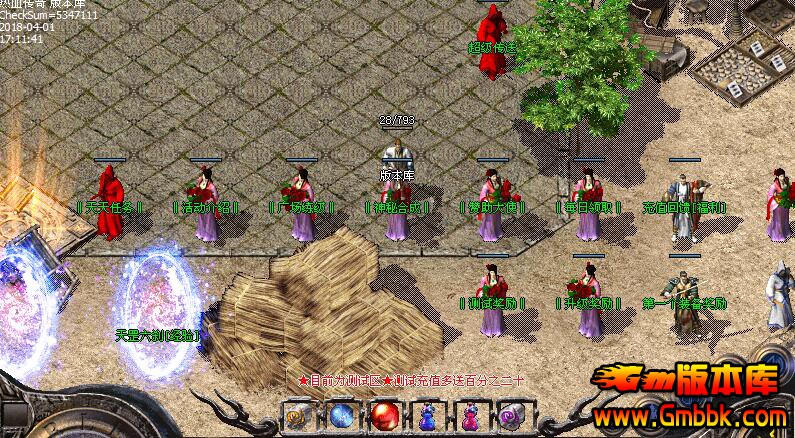Use the pink potion bottle

pyautogui.click(x=469, y=414)
